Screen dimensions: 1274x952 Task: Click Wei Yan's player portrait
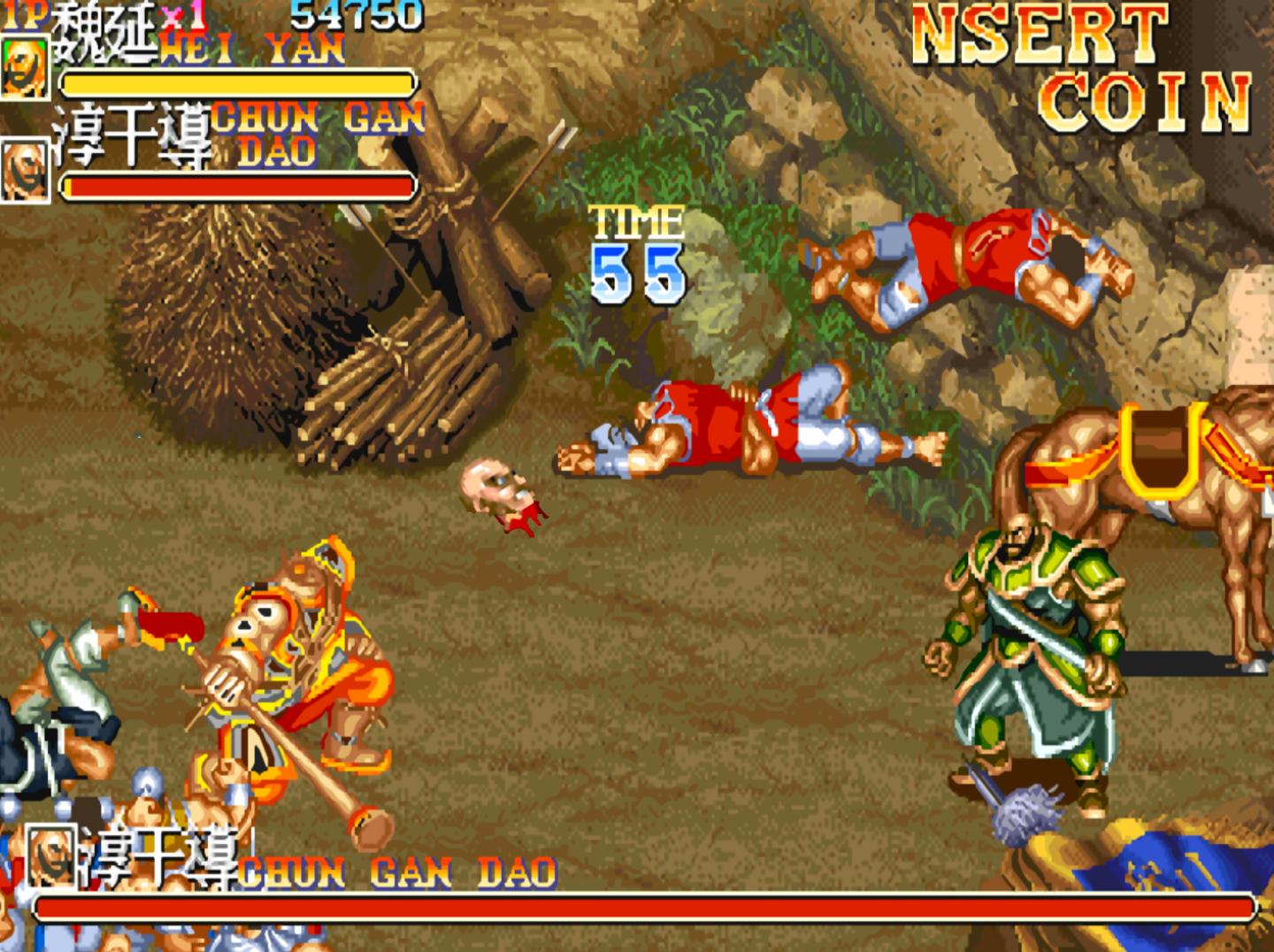[24, 66]
